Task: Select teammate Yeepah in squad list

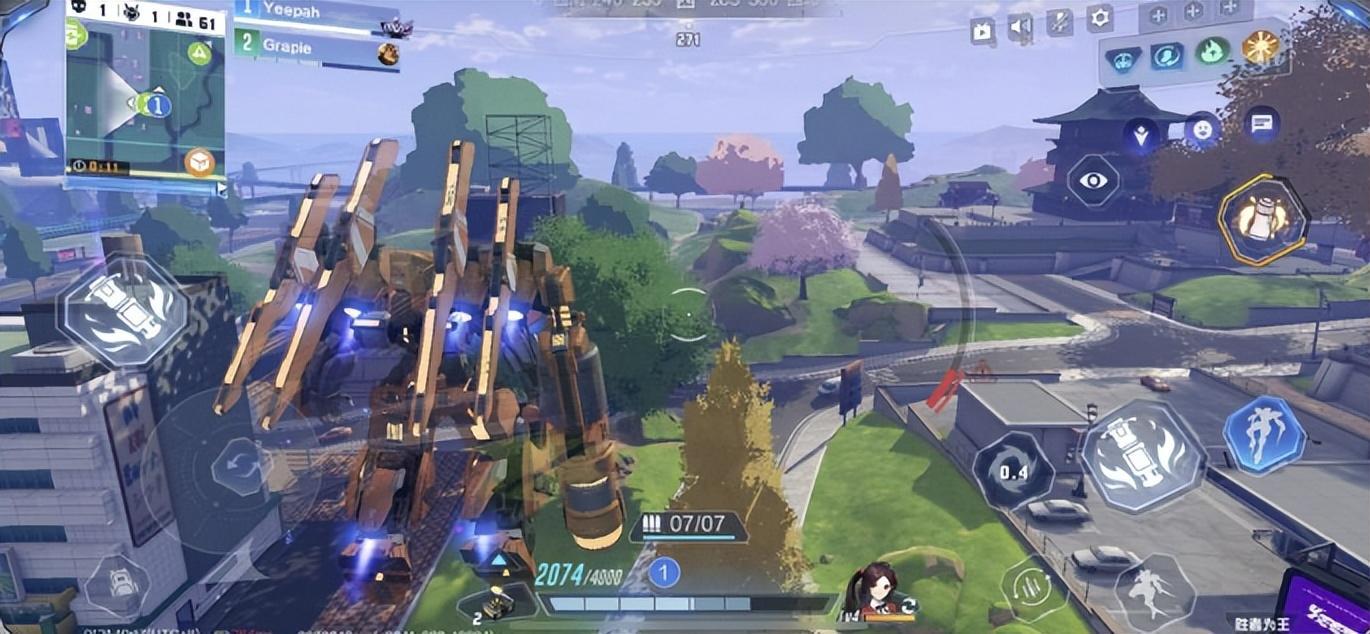Action: 312,12
